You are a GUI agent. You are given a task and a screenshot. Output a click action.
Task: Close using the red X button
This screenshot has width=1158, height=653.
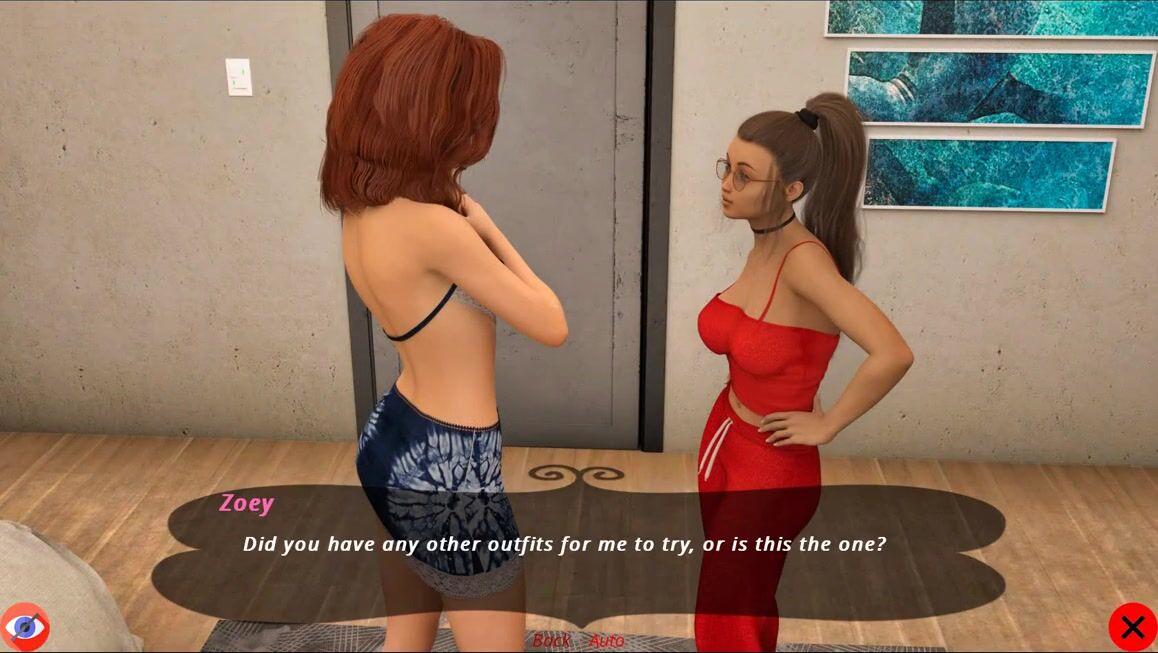1132,627
